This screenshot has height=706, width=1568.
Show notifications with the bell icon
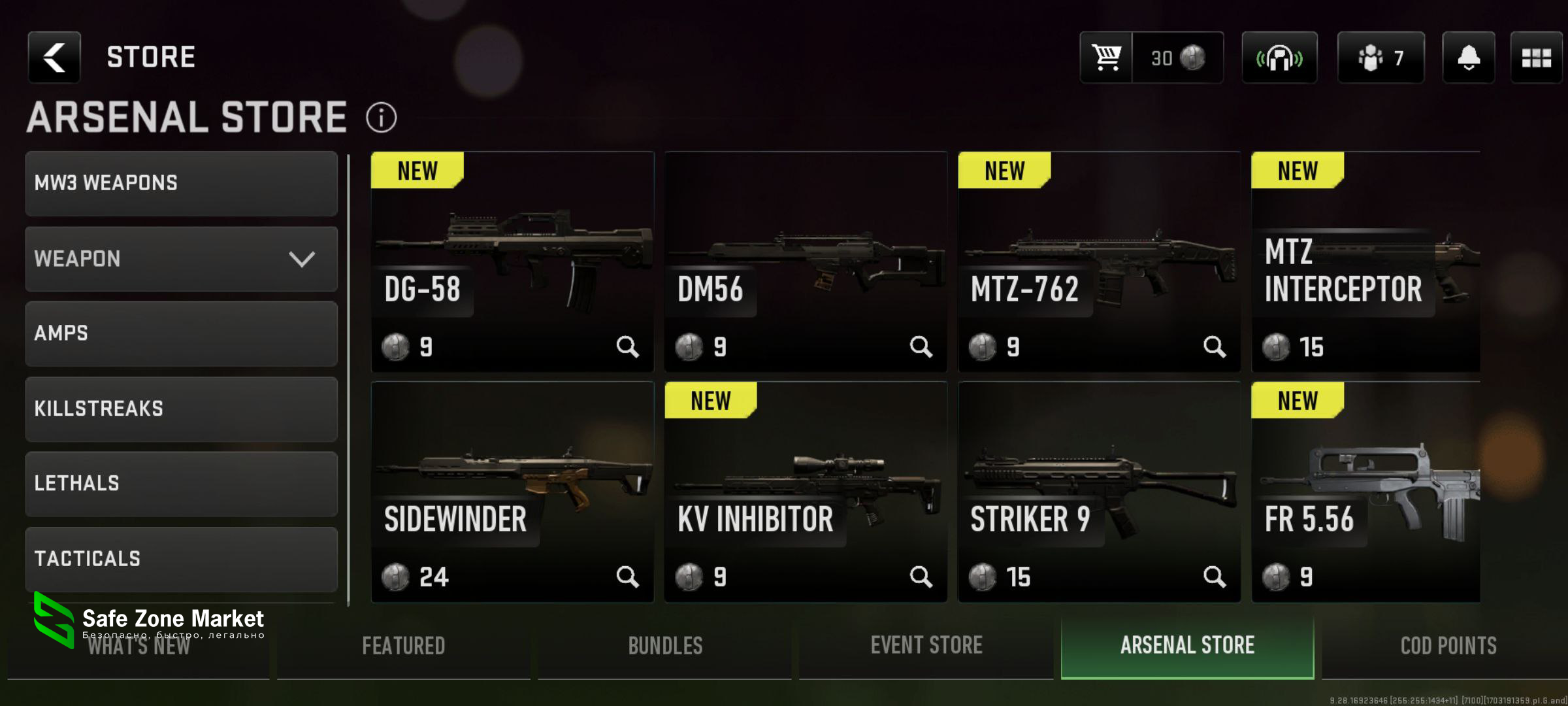pos(1468,58)
